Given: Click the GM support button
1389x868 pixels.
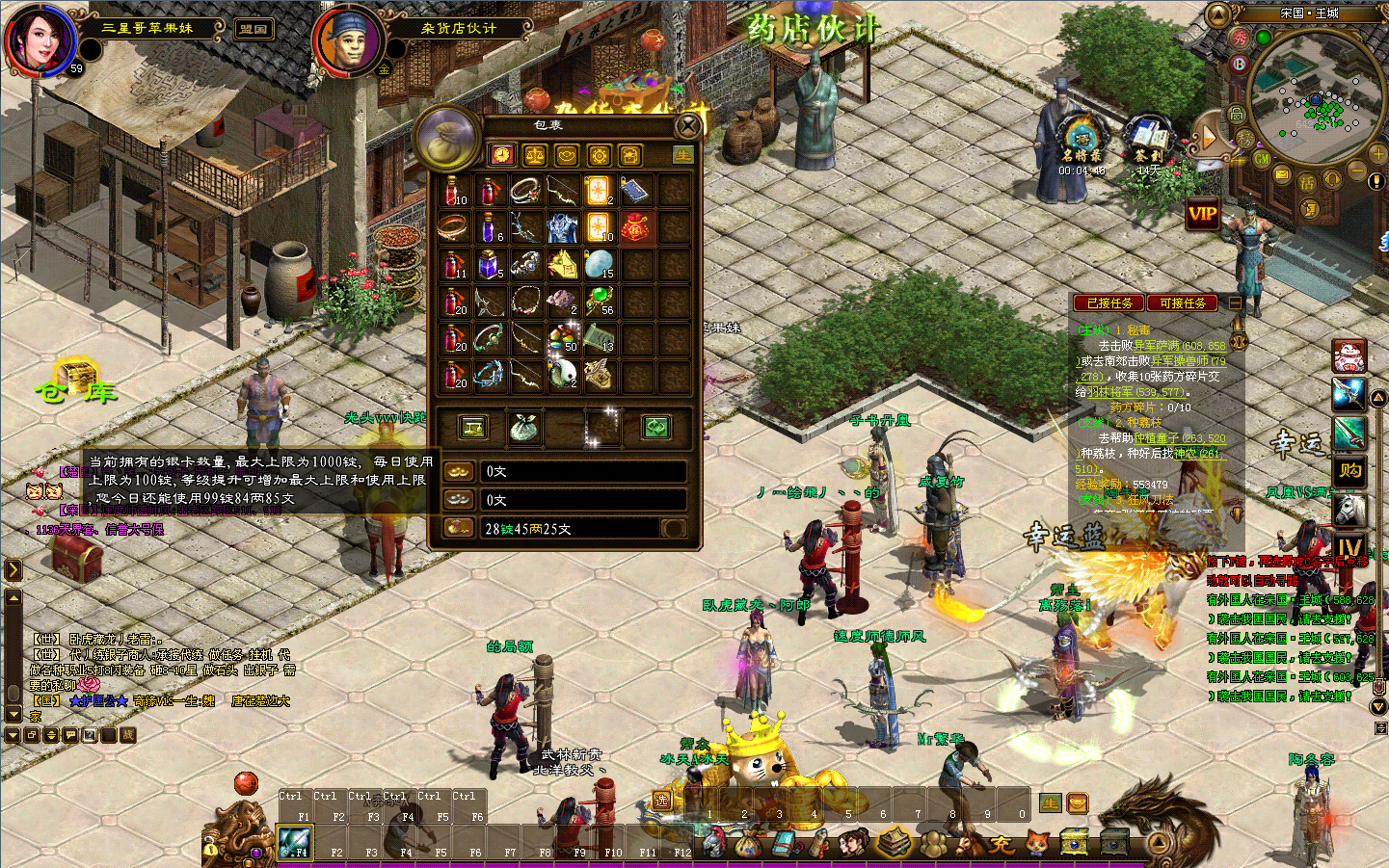Looking at the screenshot, I should tap(1261, 159).
